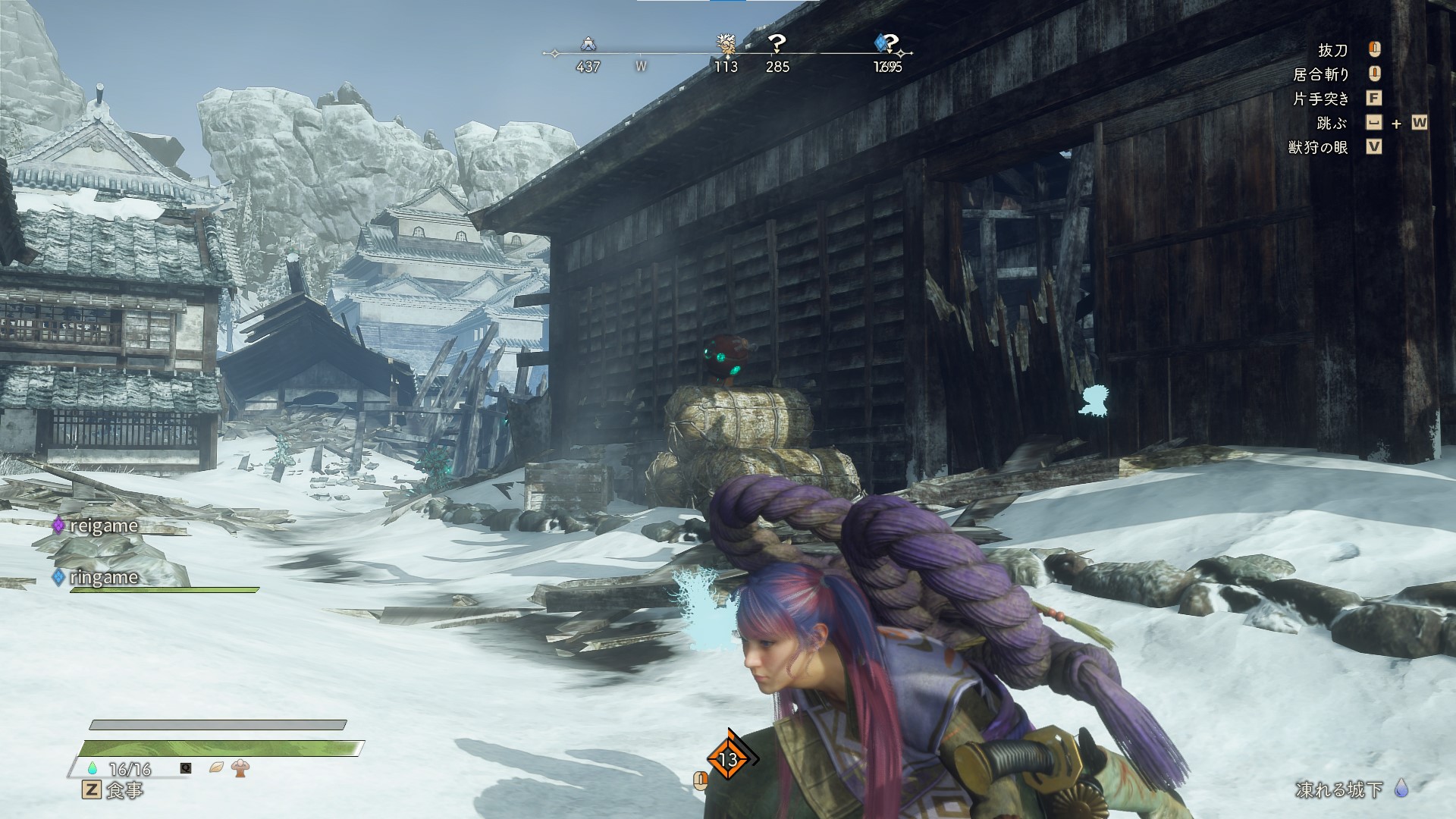Select party member reigame

(103, 526)
